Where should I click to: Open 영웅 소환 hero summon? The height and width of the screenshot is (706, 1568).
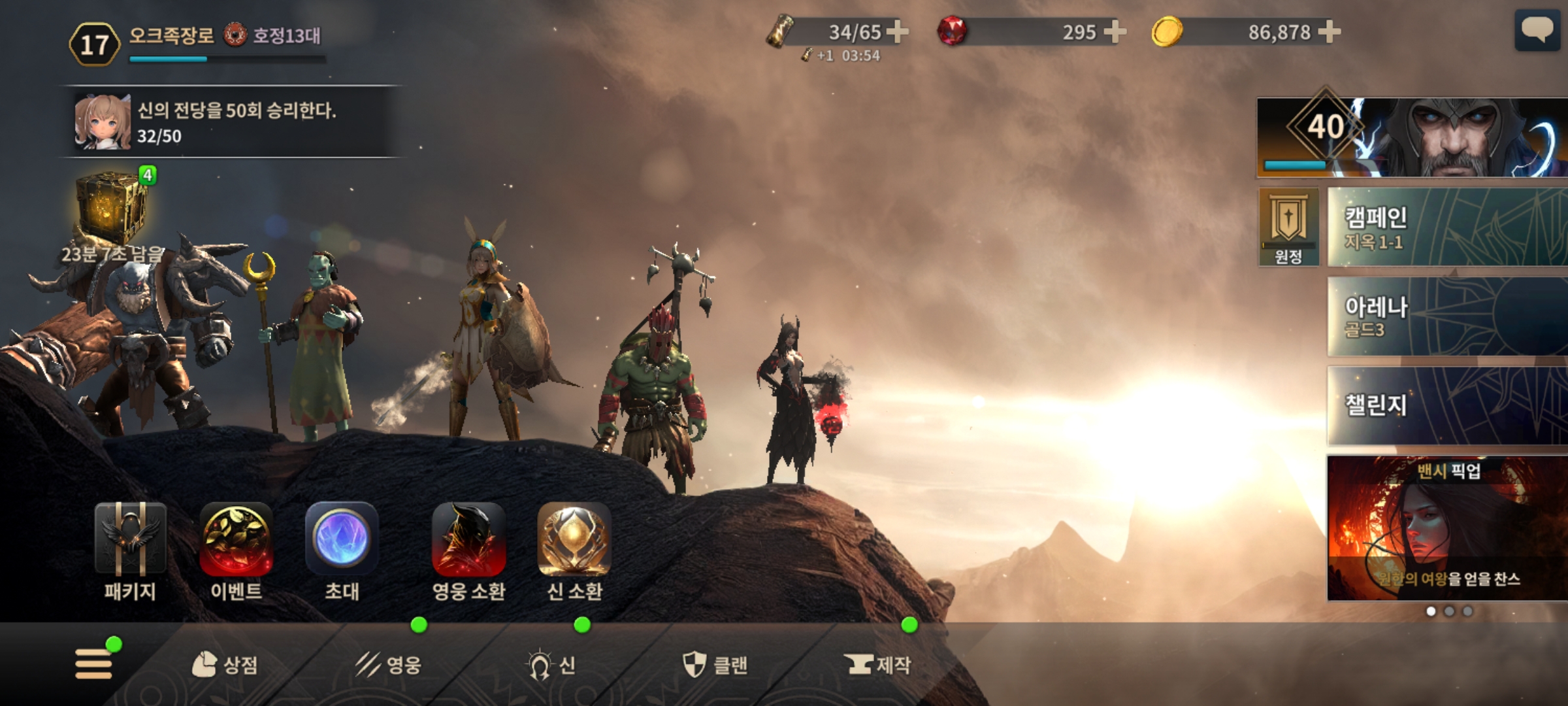(x=468, y=550)
